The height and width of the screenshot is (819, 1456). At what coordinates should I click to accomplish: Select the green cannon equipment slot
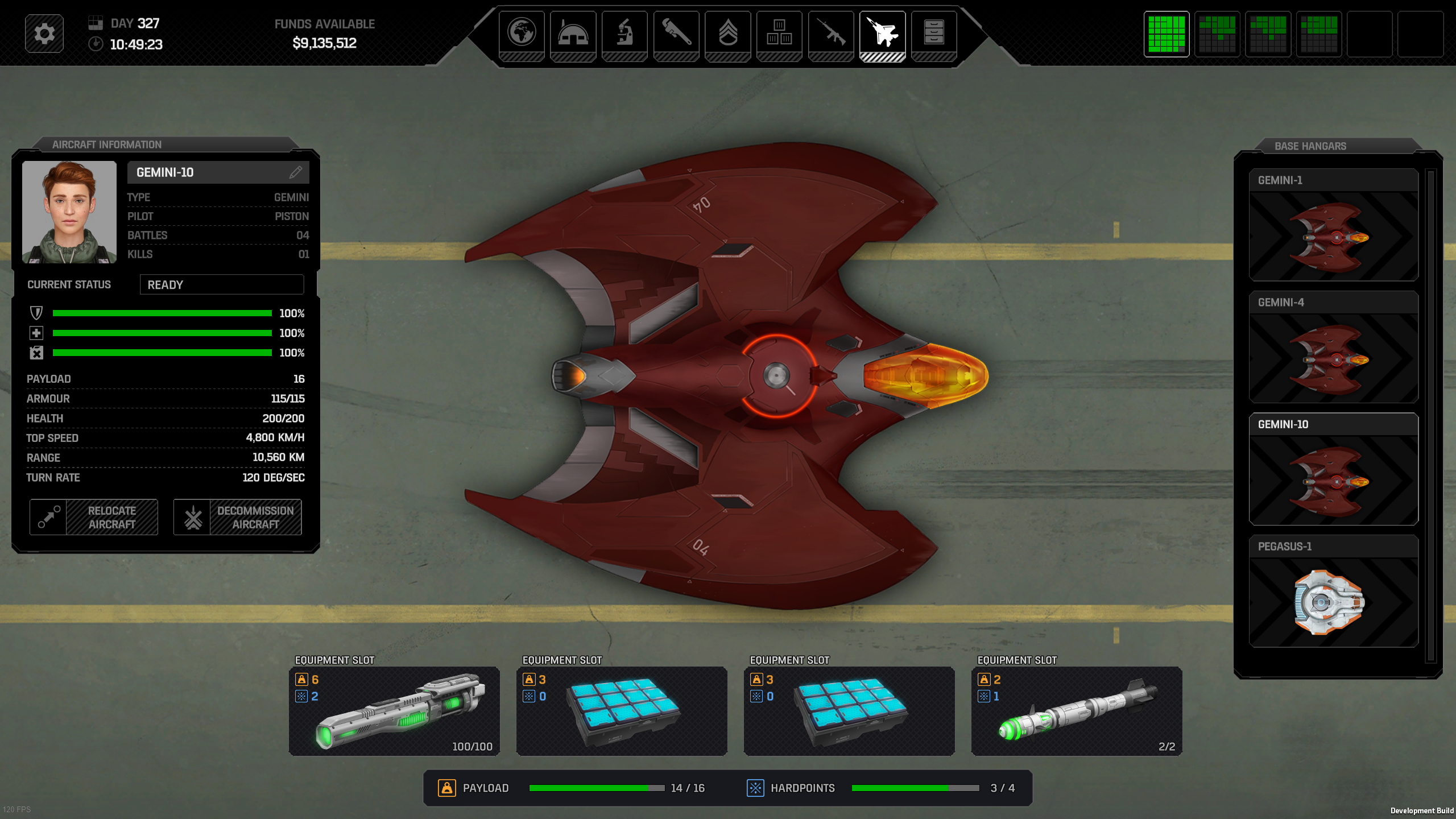point(394,711)
